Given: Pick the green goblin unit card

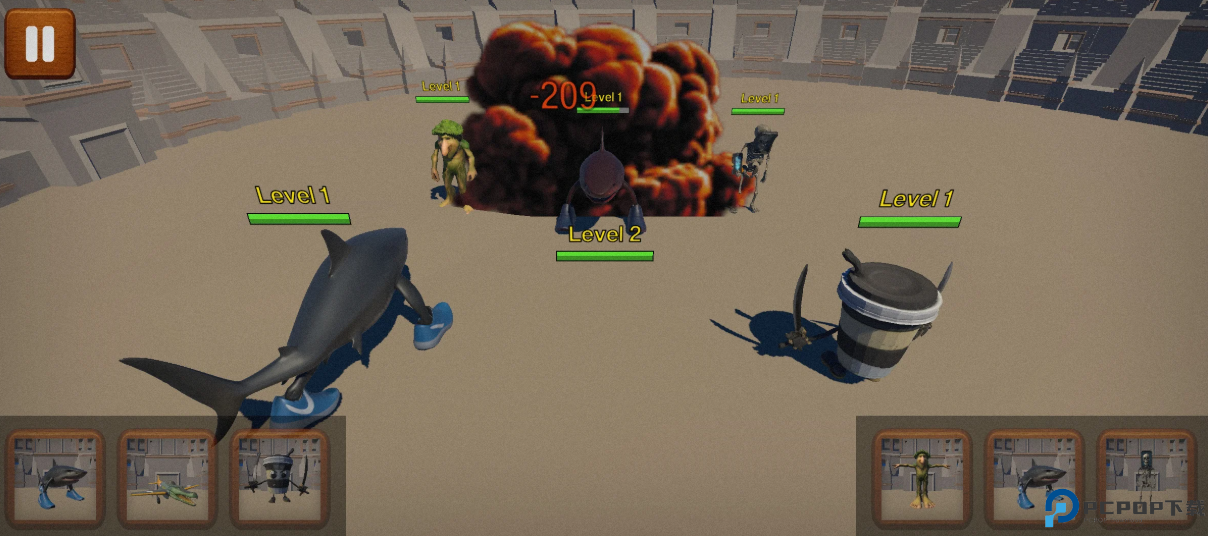Looking at the screenshot, I should click(921, 479).
